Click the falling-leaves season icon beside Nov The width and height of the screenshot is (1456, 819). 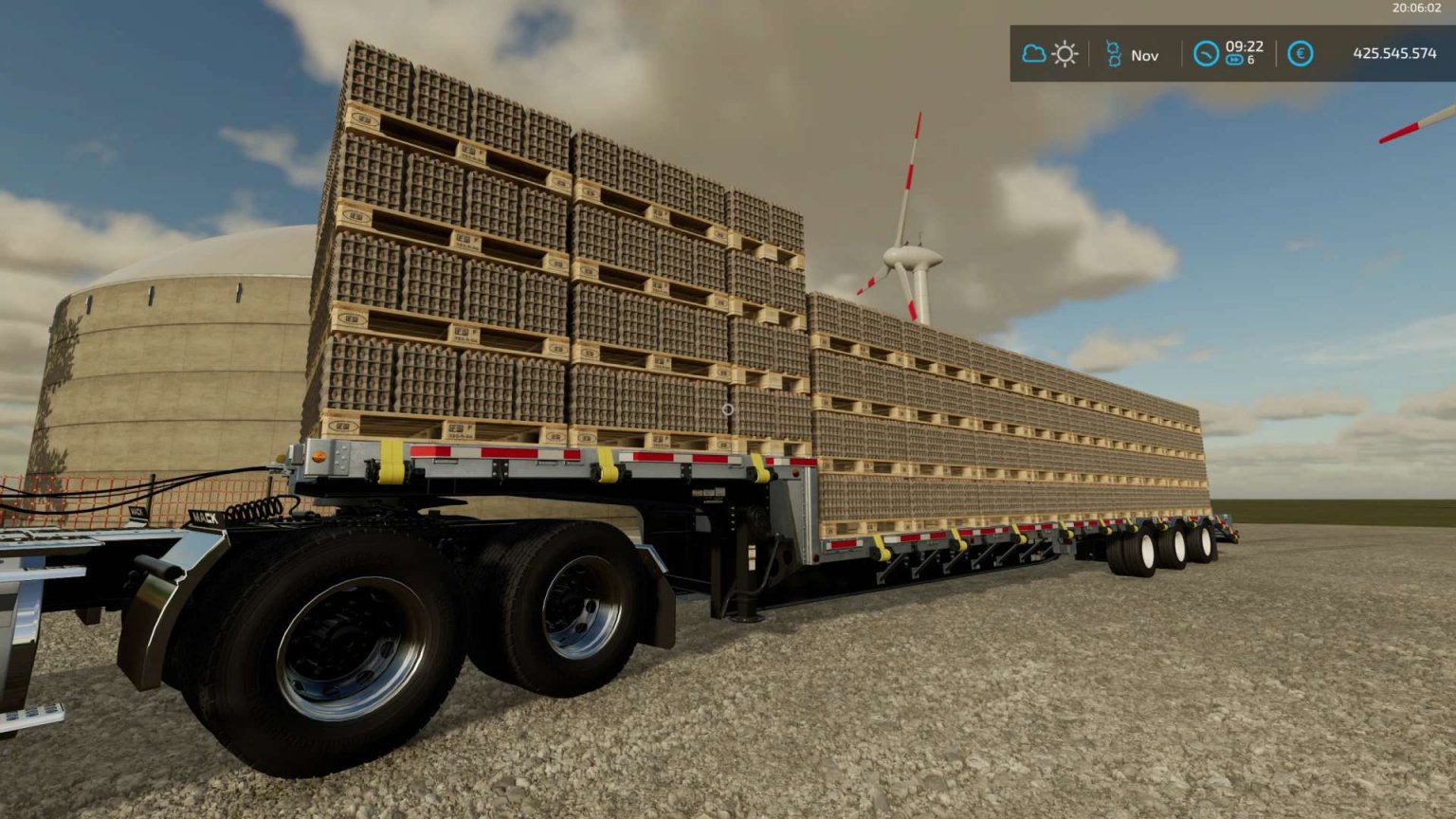point(1115,53)
